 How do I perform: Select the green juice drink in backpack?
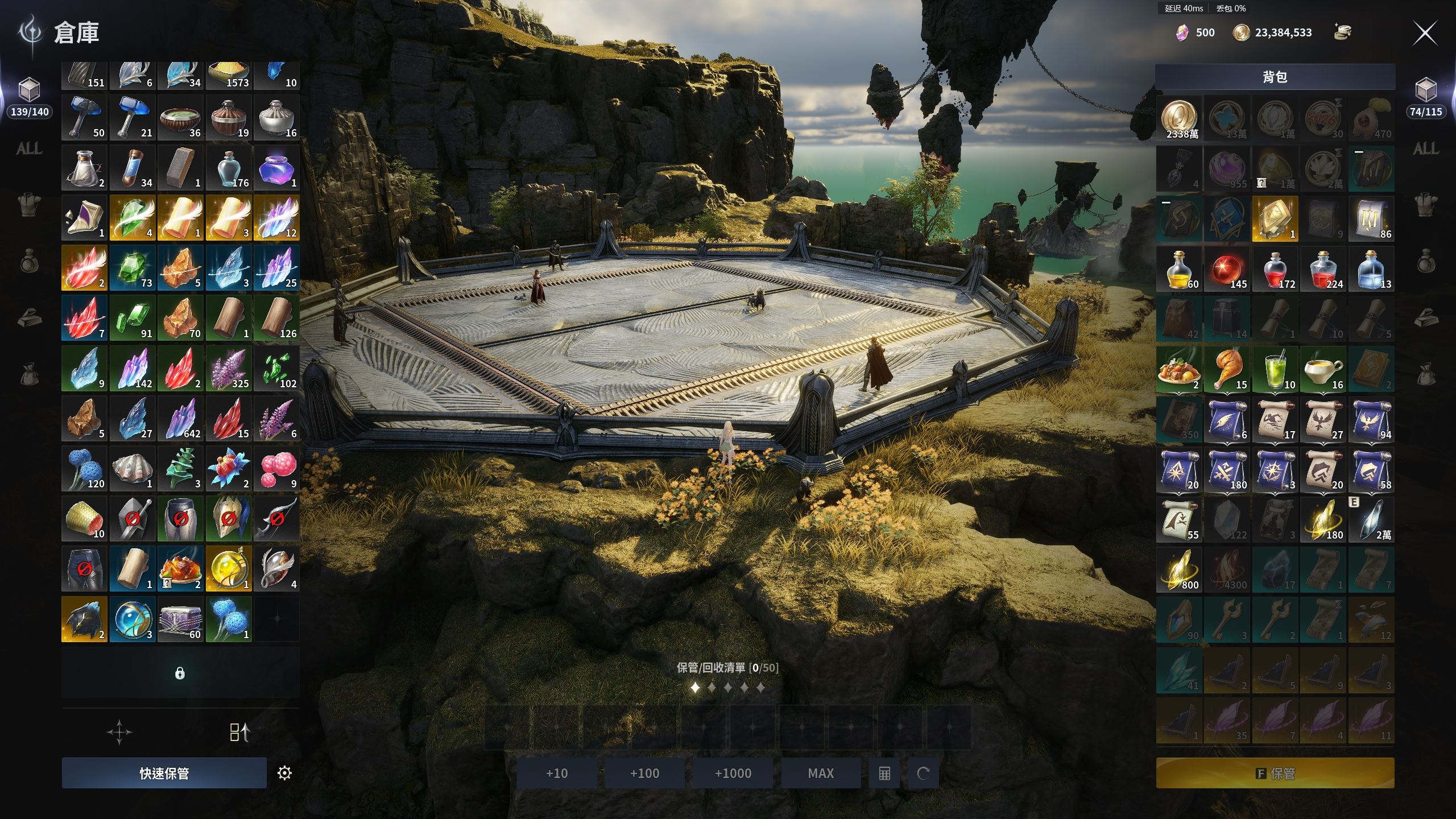[x=1275, y=369]
